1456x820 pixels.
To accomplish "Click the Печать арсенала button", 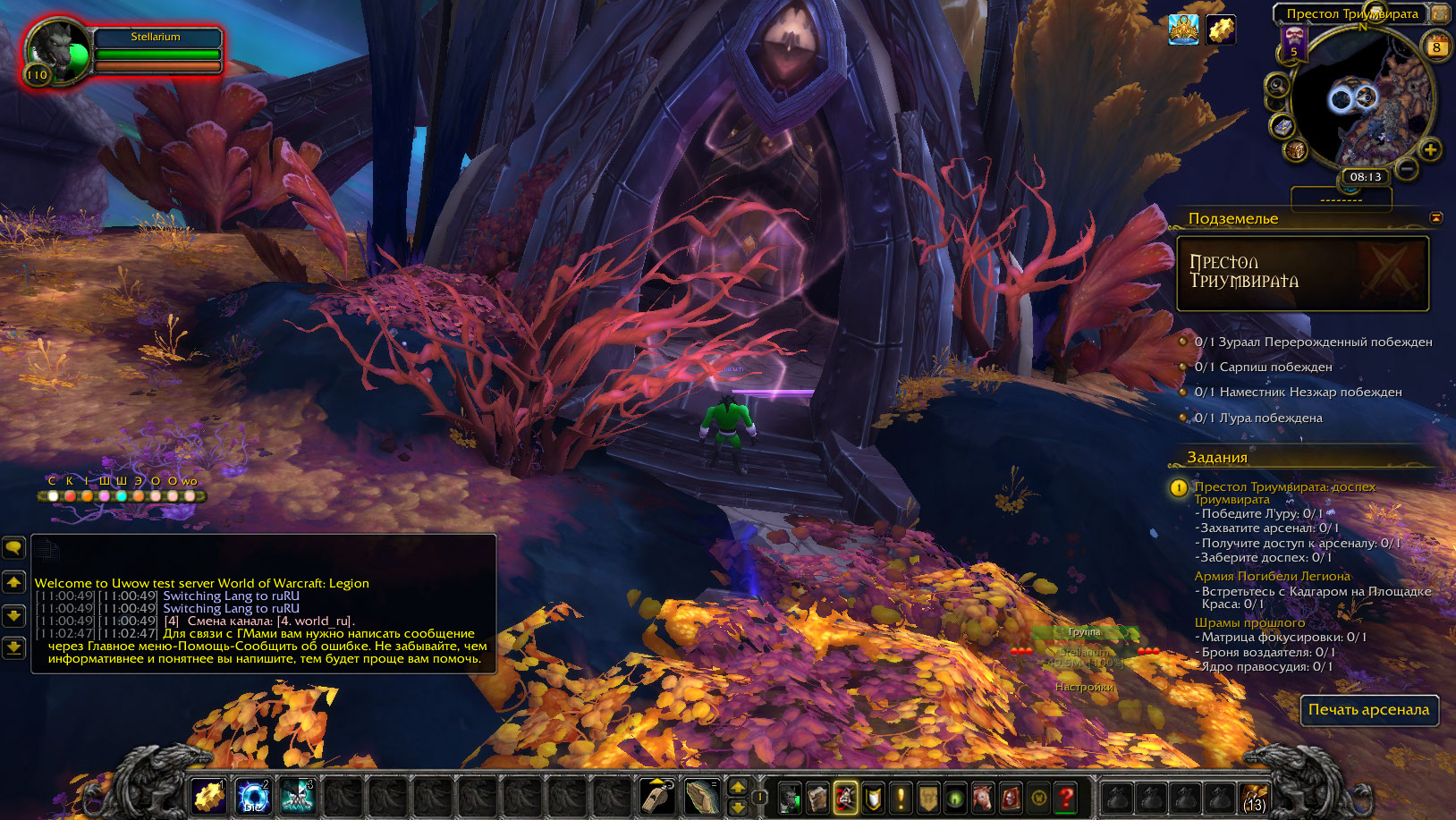I will coord(1368,710).
